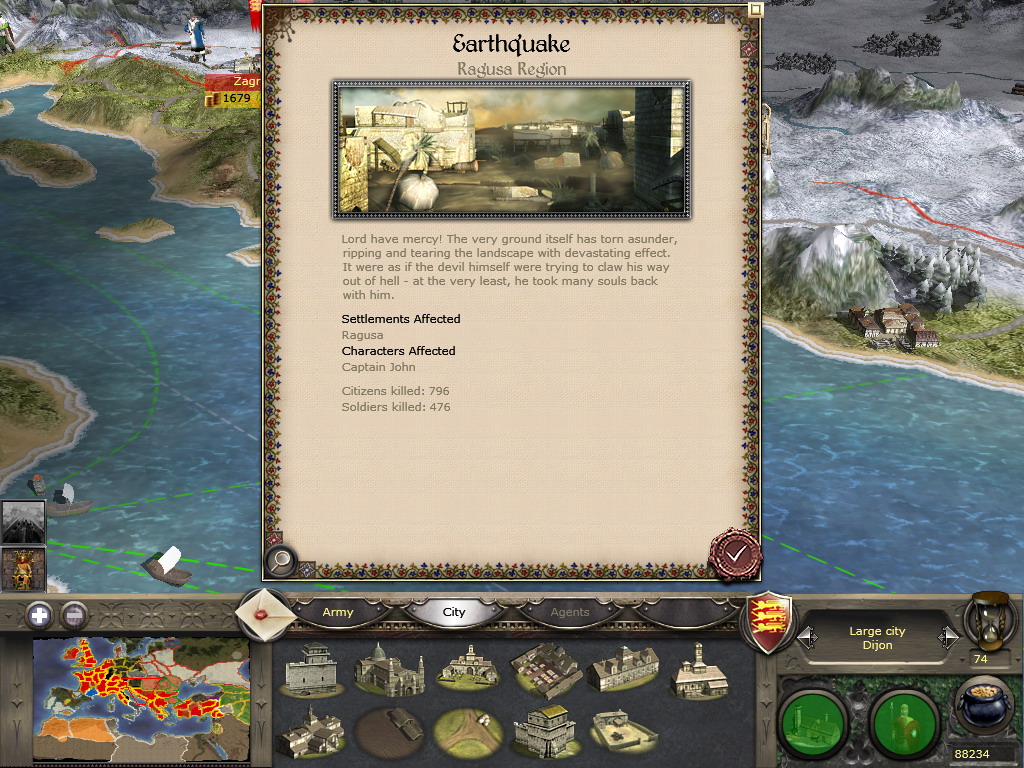Open the letter with red wax seal
The image size is (1024, 768).
tap(264, 613)
